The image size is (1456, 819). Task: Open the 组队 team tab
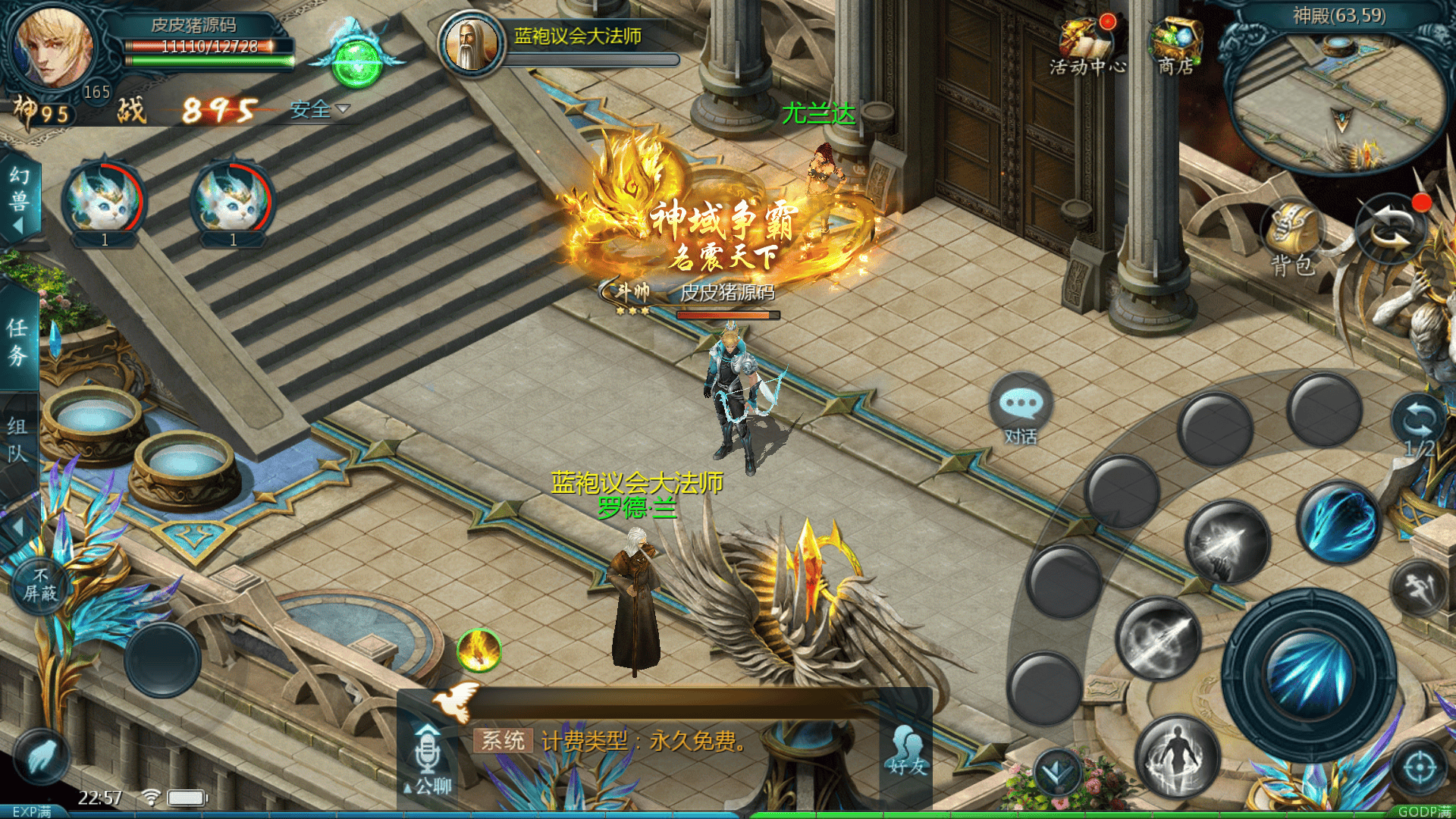coord(17,440)
